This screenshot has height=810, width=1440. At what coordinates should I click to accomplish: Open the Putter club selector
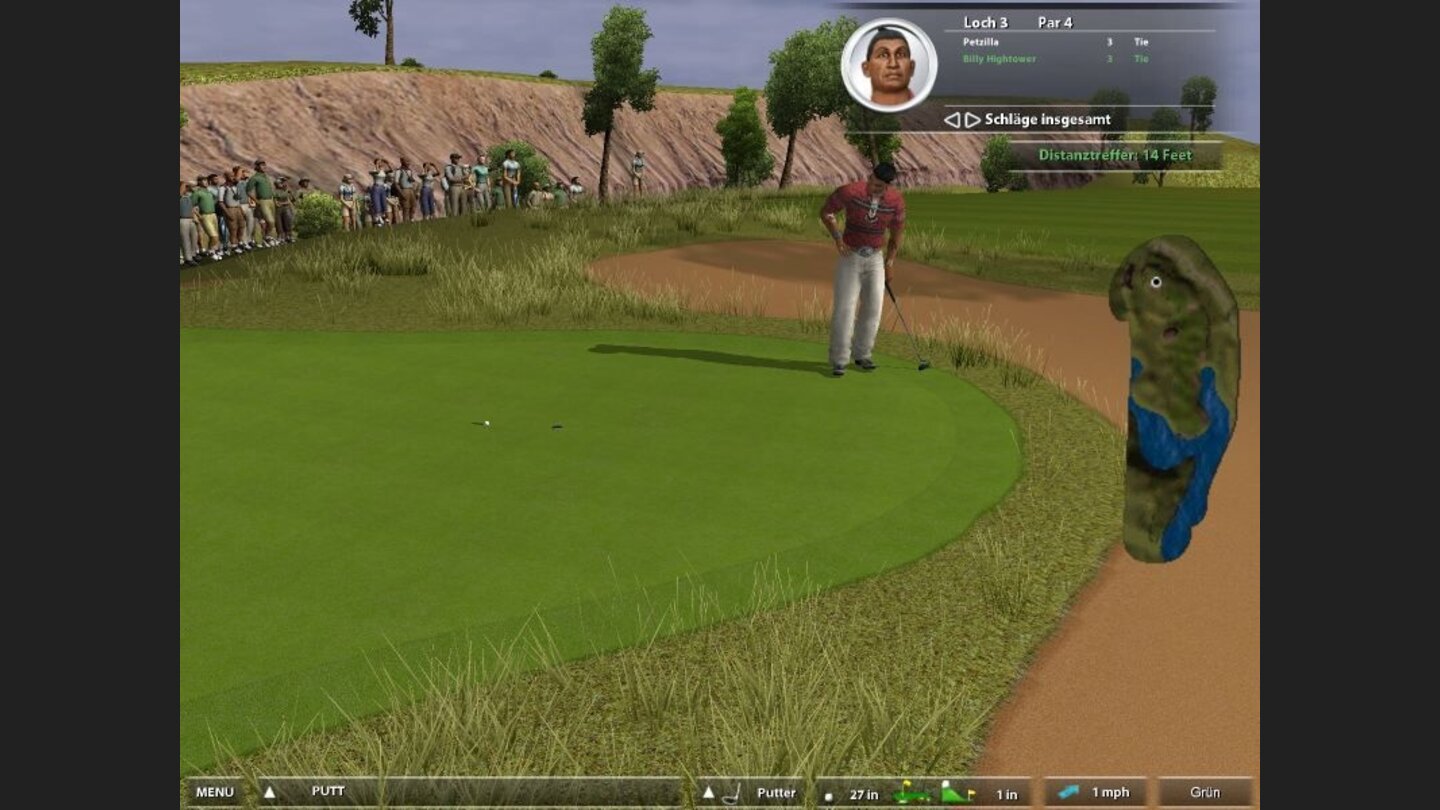tap(708, 793)
